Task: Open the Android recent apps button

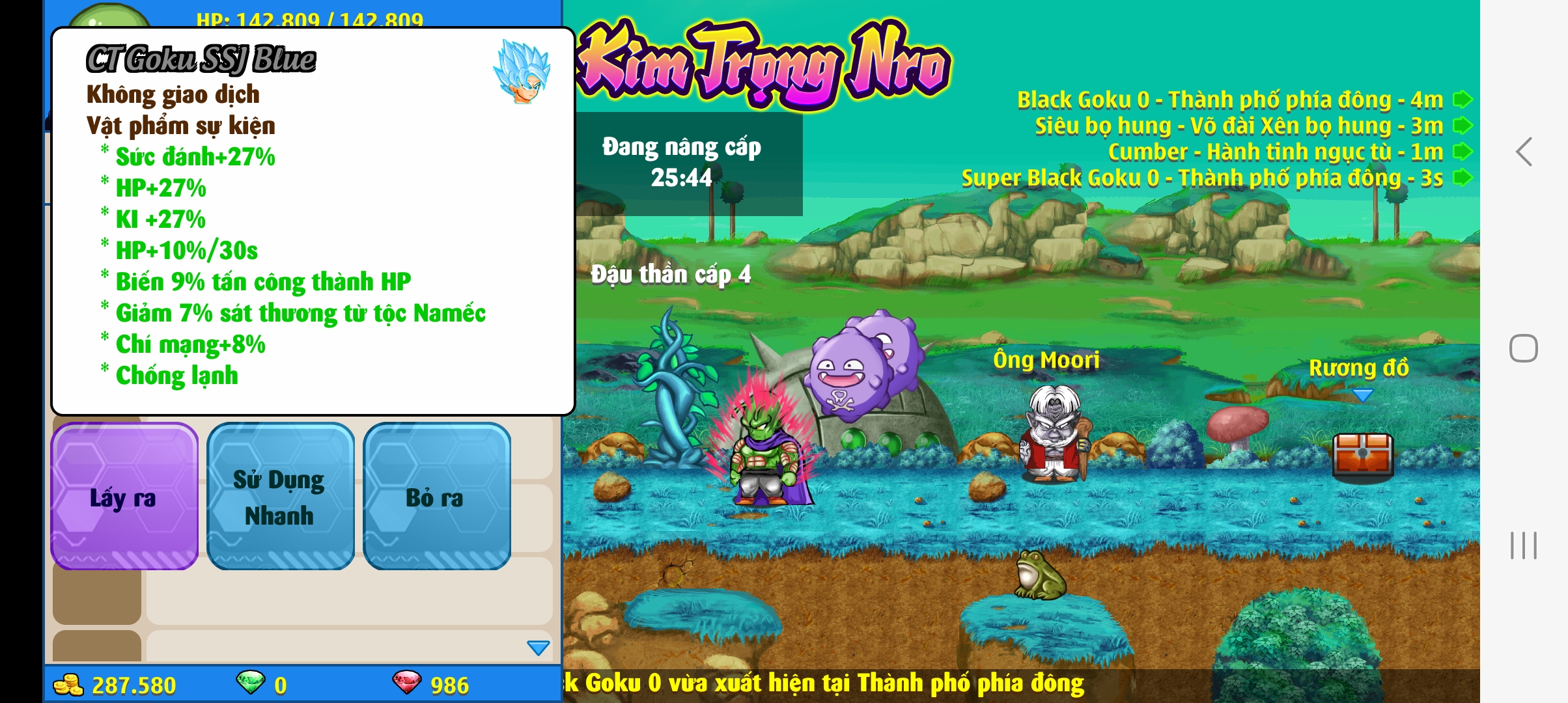Action: click(1524, 545)
